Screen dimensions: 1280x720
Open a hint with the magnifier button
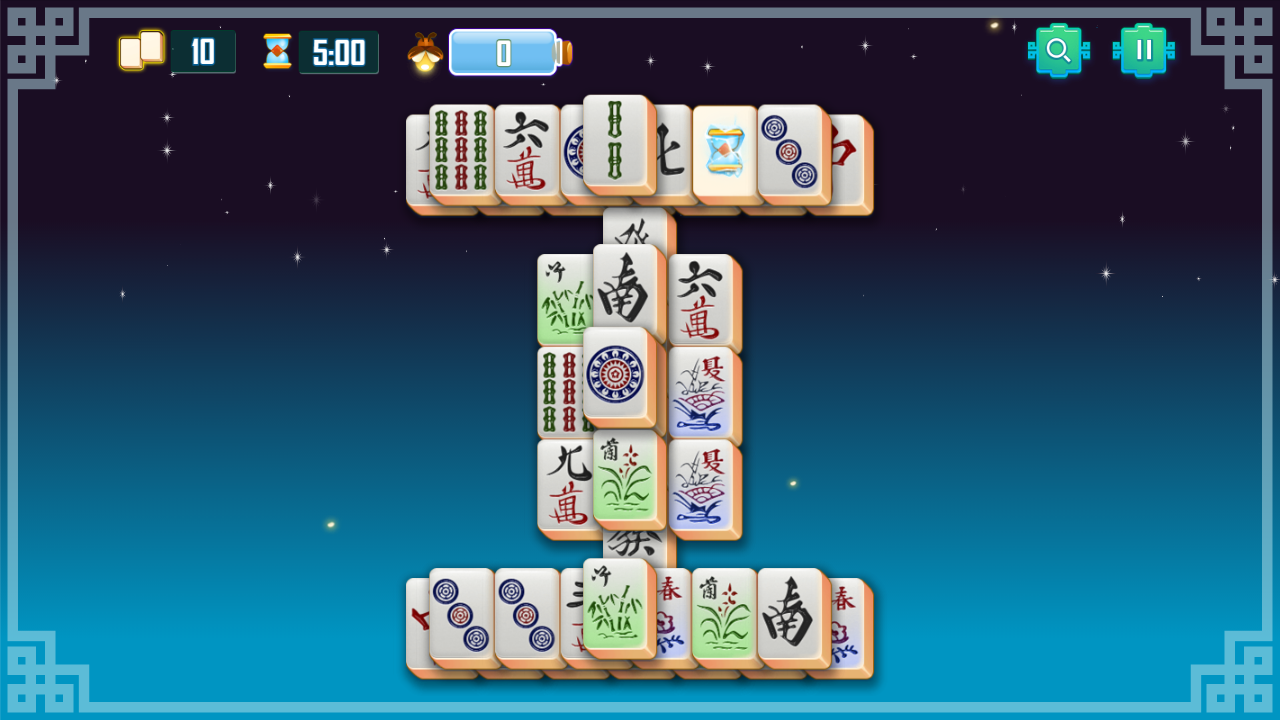[x=1059, y=48]
